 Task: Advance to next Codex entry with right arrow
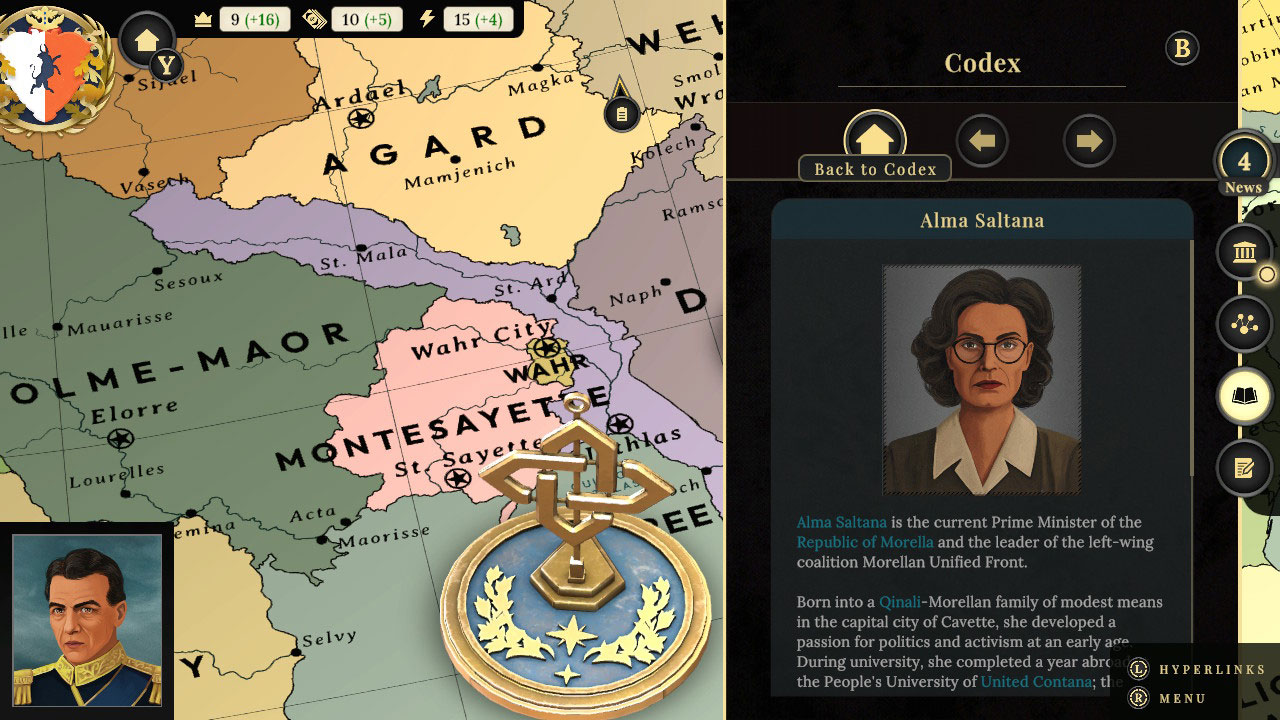[x=1089, y=140]
